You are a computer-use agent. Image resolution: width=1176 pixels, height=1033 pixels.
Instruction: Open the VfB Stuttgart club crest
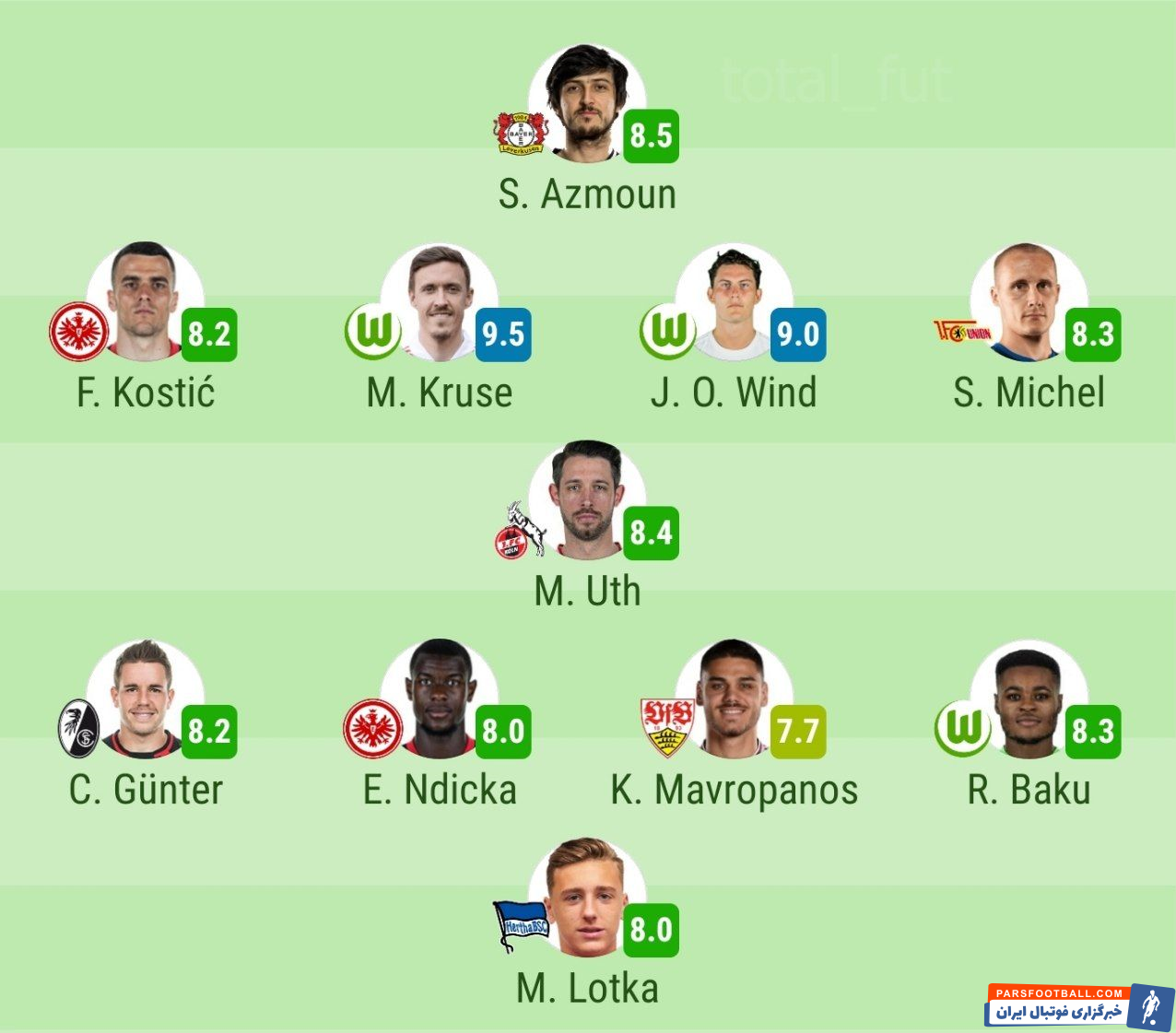pyautogui.click(x=667, y=727)
